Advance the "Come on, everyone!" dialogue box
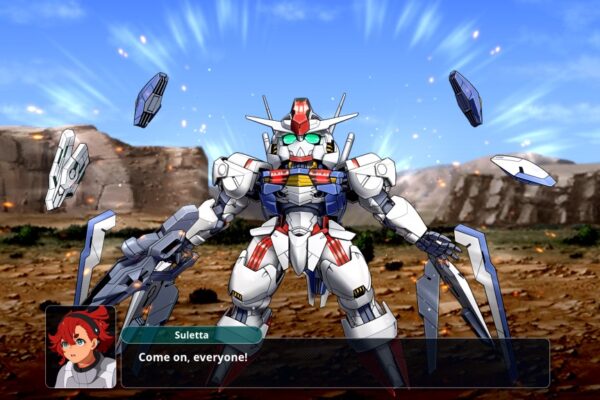This screenshot has width=600, height=400. [x=335, y=363]
